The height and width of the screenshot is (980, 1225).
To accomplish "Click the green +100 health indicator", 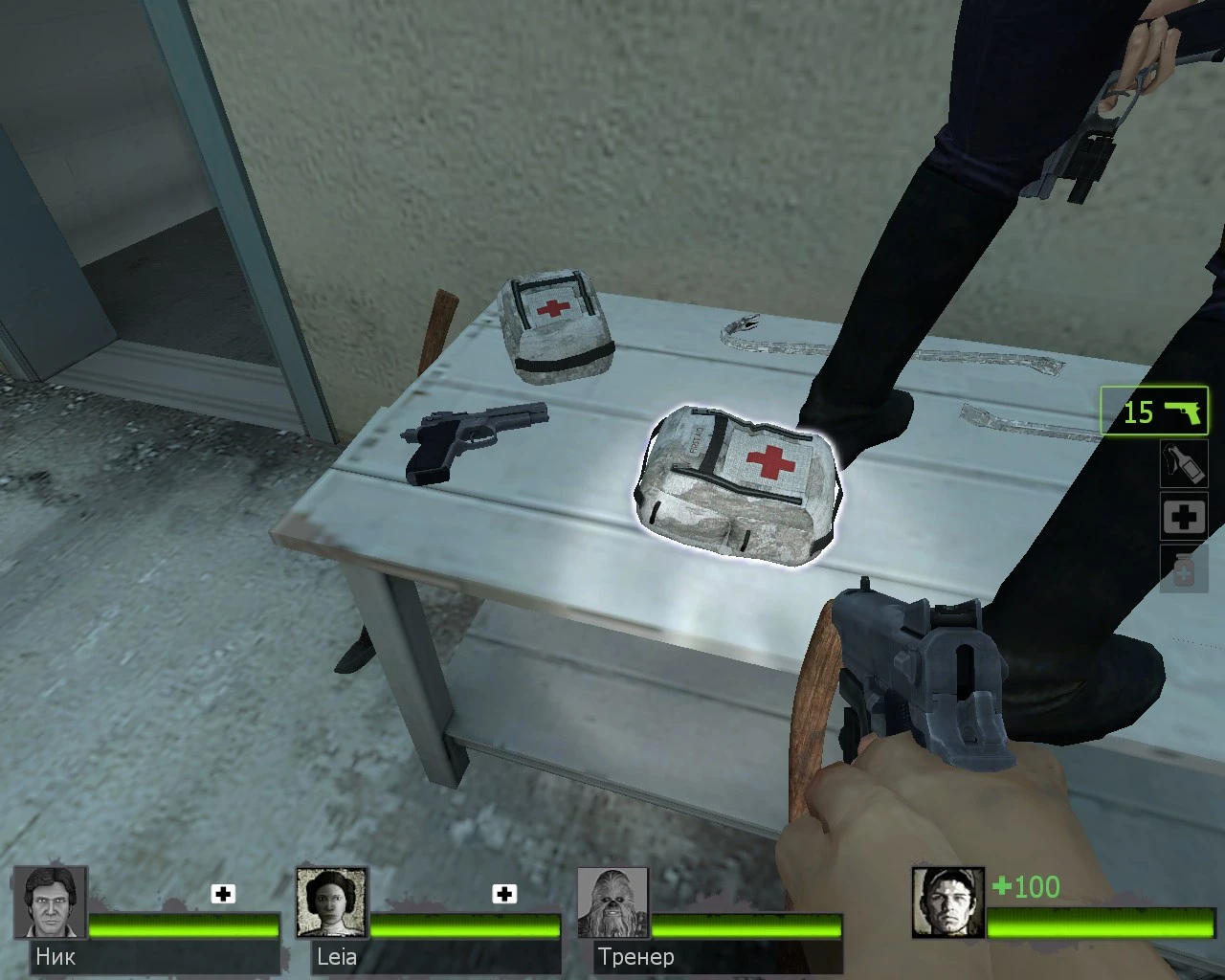I will click(x=1024, y=887).
